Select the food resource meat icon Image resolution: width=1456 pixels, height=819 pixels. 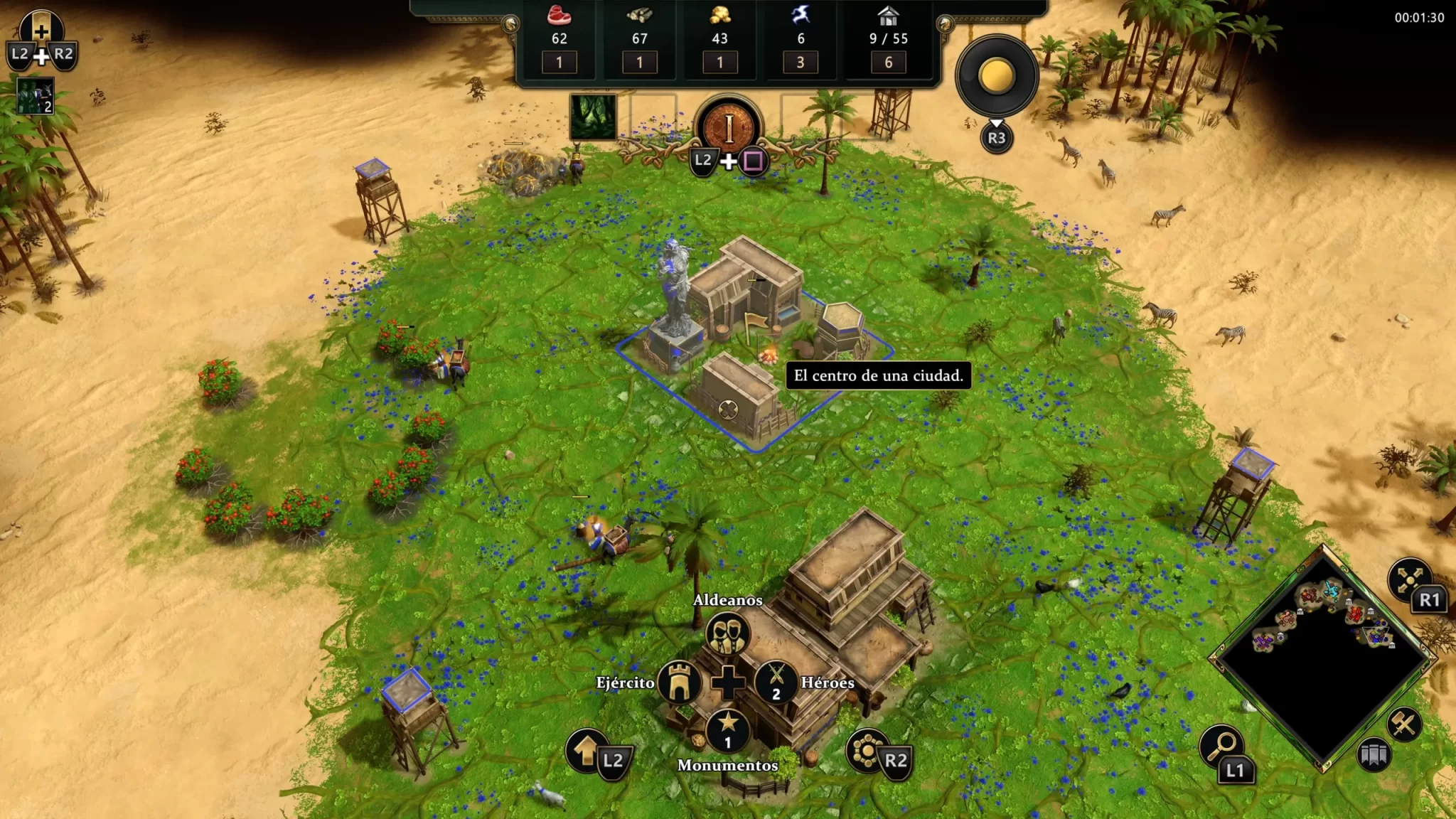point(560,15)
